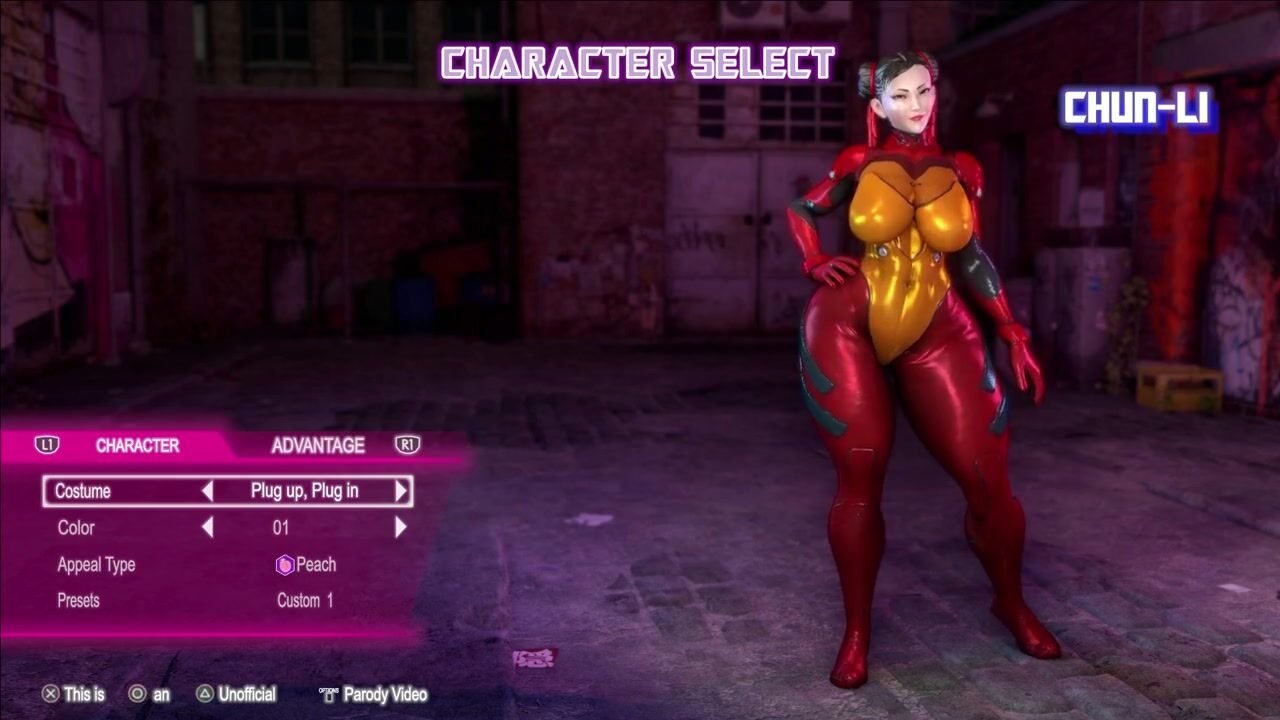Switch to the Advantage tab
Image resolution: width=1280 pixels, height=720 pixels.
point(317,446)
